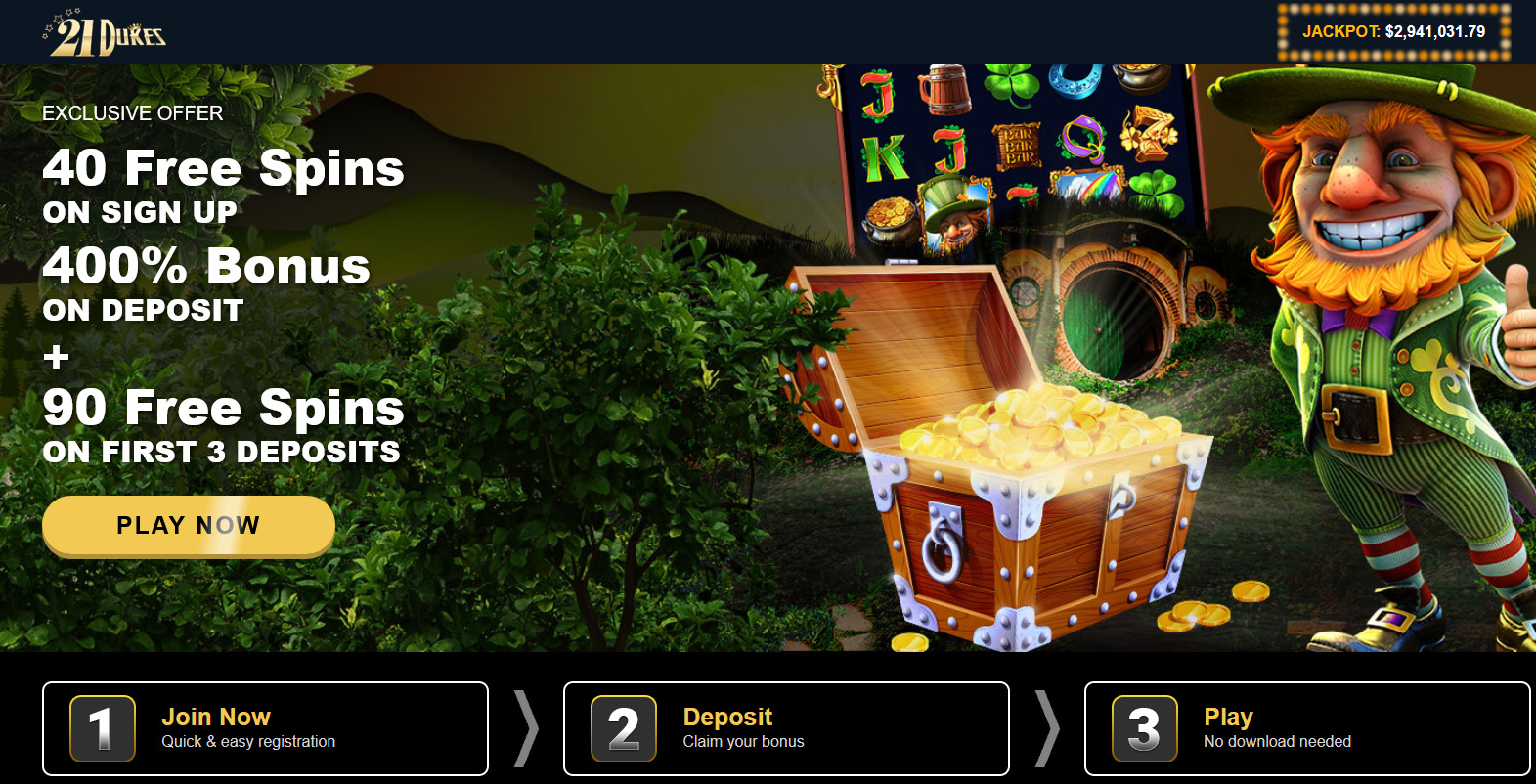The height and width of the screenshot is (784, 1536).
Task: Click the BAR BAR BAR slot symbol
Action: coord(1018,146)
